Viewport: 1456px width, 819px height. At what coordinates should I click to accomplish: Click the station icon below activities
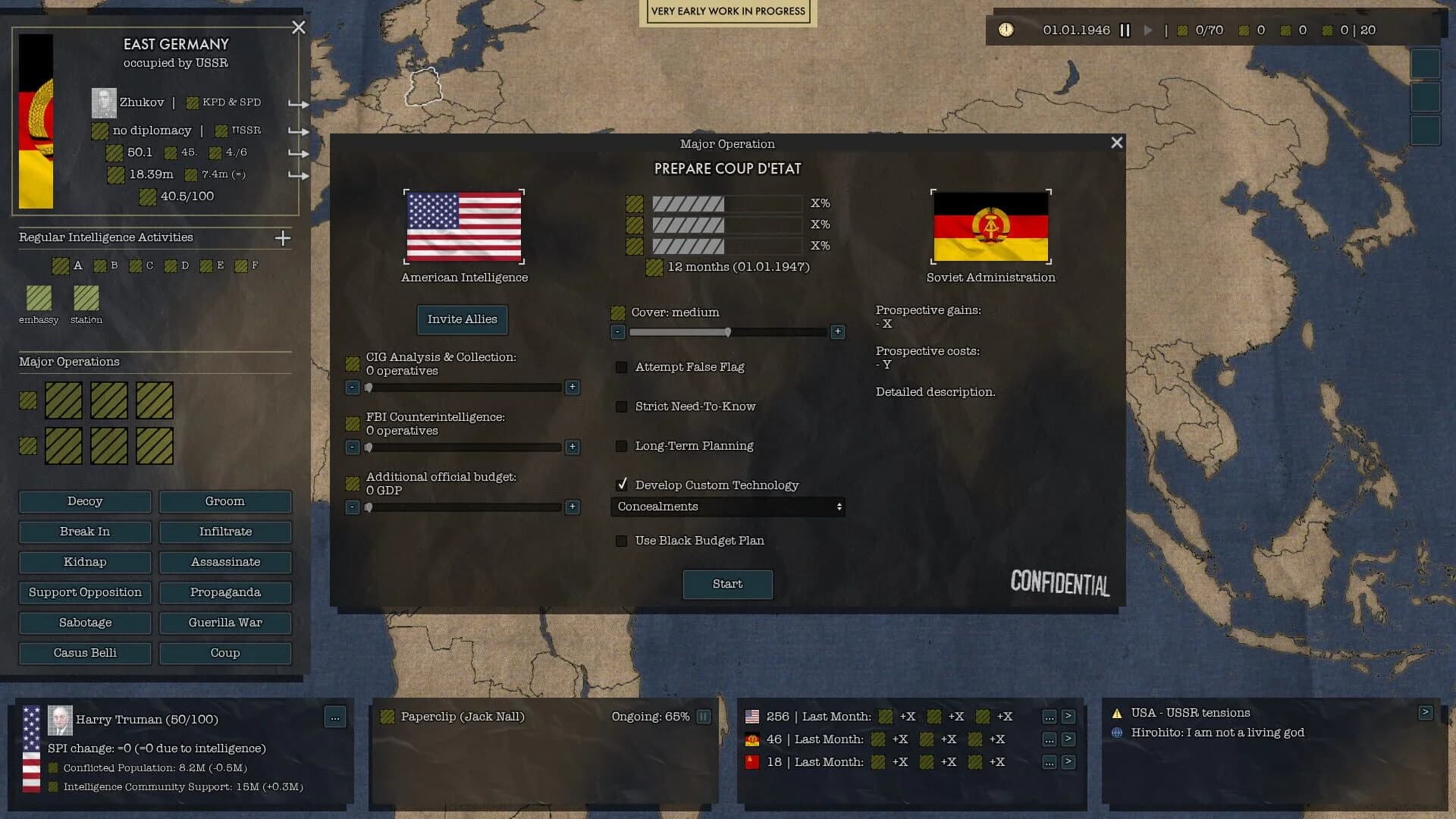click(86, 299)
